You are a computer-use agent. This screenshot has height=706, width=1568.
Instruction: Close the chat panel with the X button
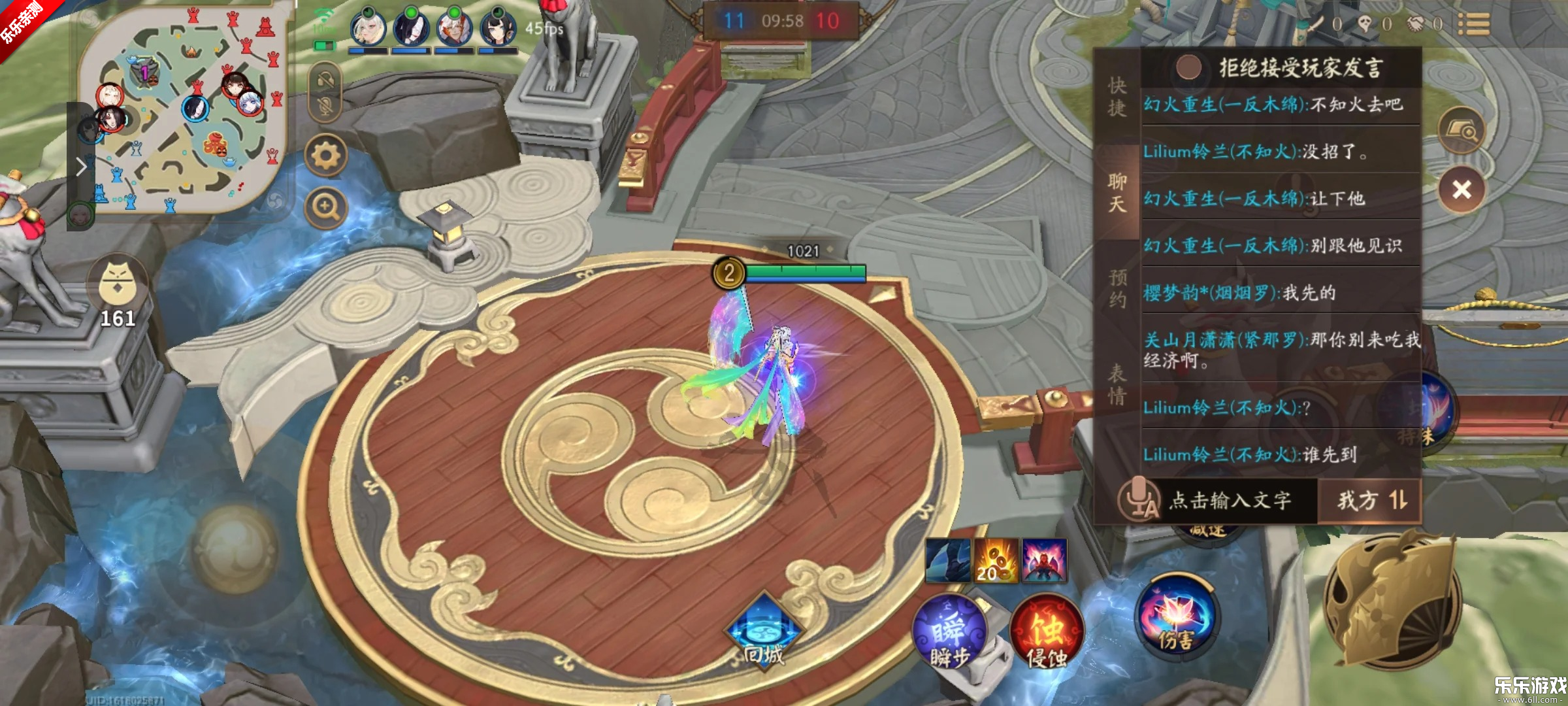(x=1462, y=190)
